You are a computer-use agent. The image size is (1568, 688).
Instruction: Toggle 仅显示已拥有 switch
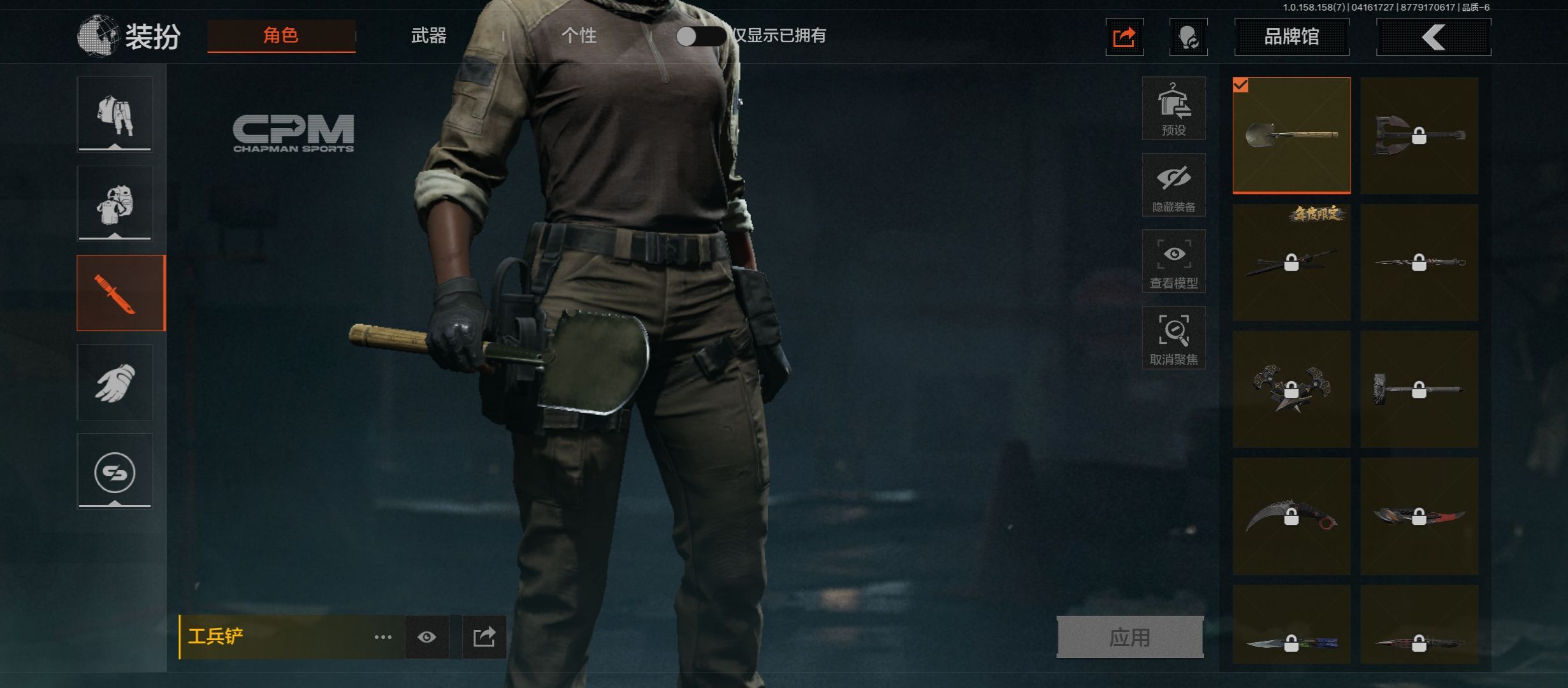click(699, 36)
